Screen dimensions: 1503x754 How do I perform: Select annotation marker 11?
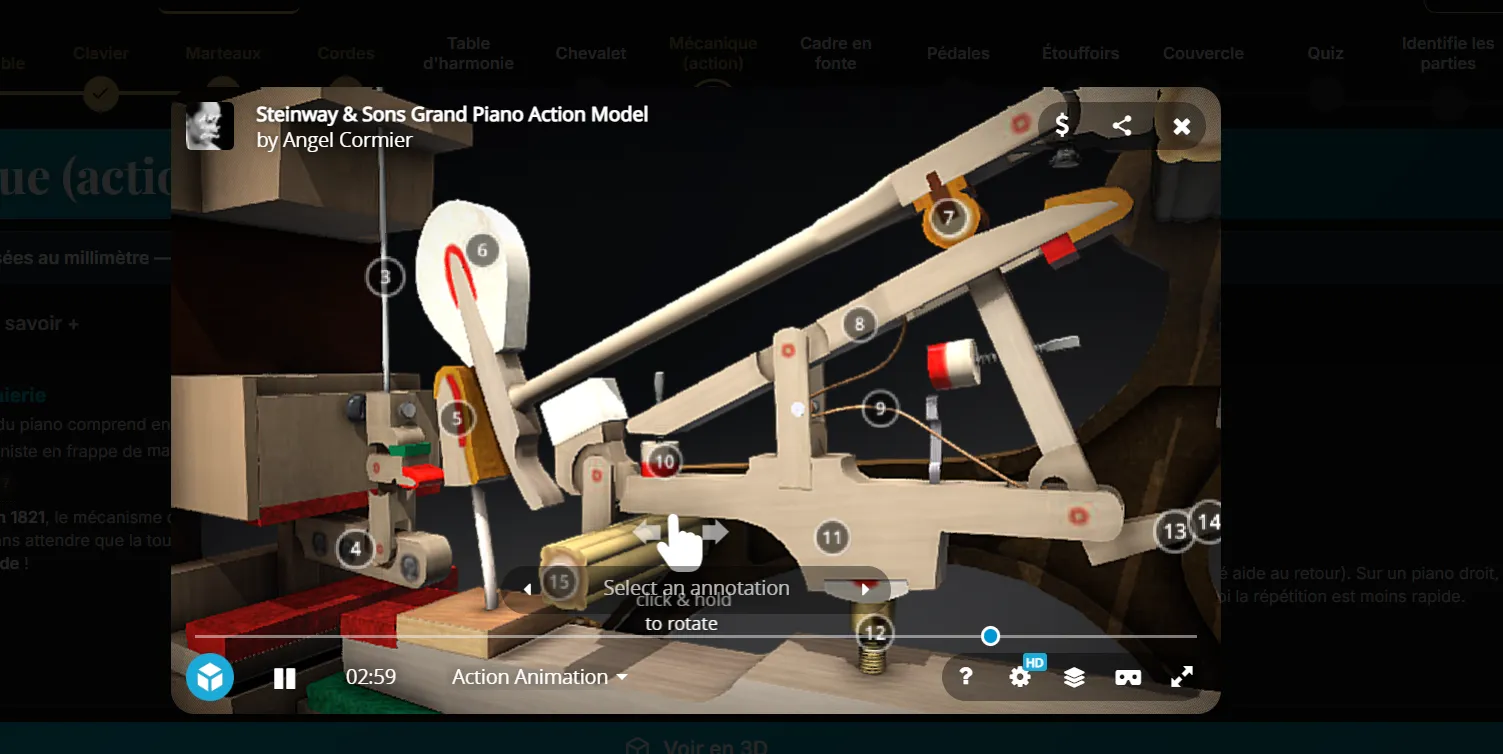click(x=831, y=537)
